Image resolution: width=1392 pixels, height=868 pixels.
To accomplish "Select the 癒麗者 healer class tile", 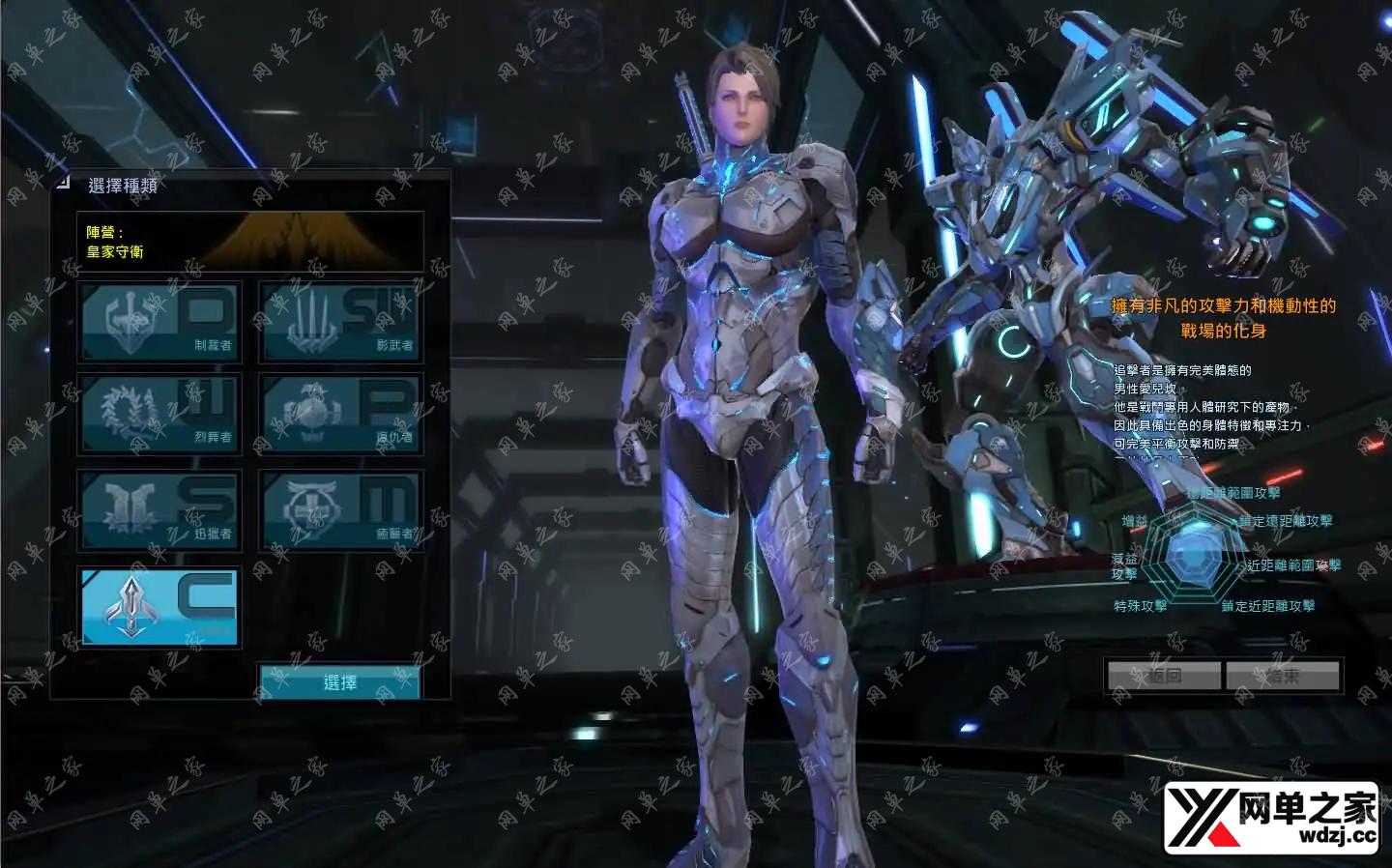I will (340, 510).
